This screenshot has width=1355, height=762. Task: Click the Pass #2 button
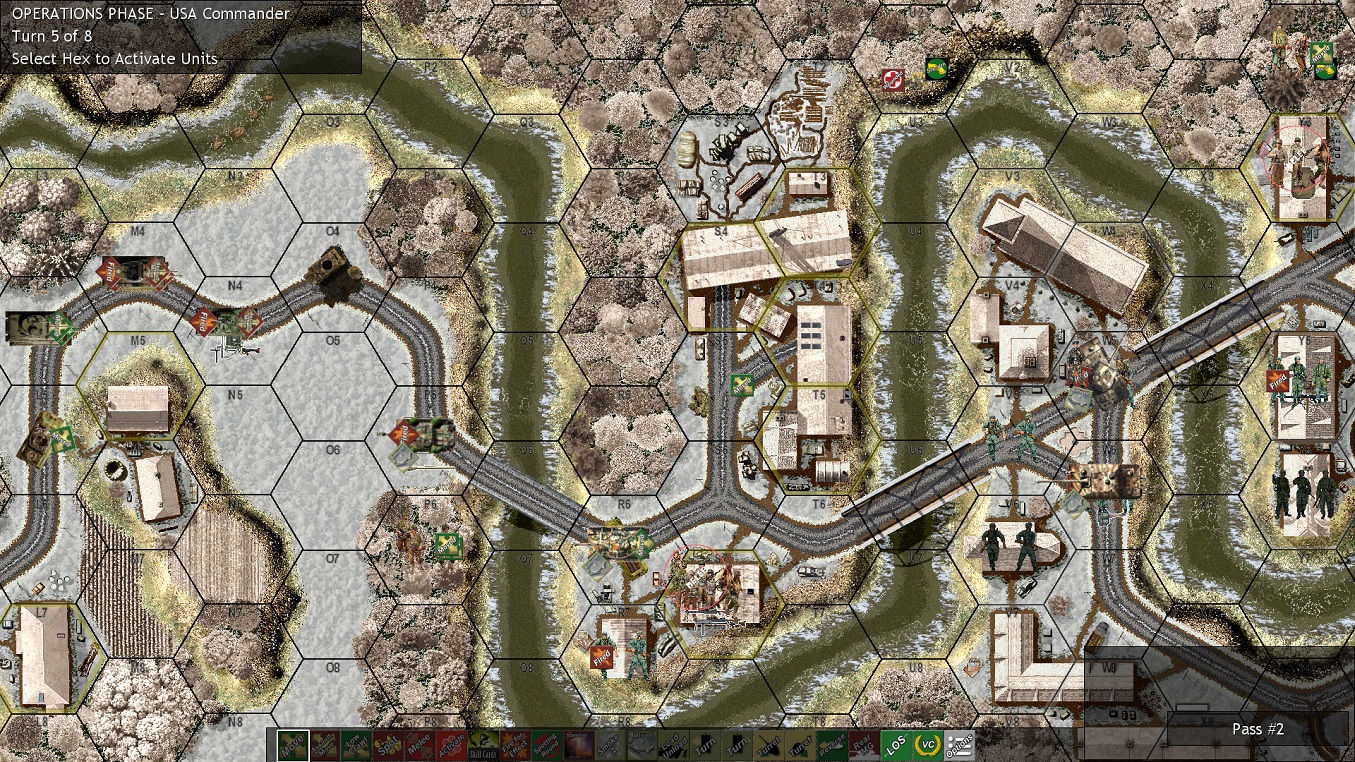pyautogui.click(x=1257, y=729)
